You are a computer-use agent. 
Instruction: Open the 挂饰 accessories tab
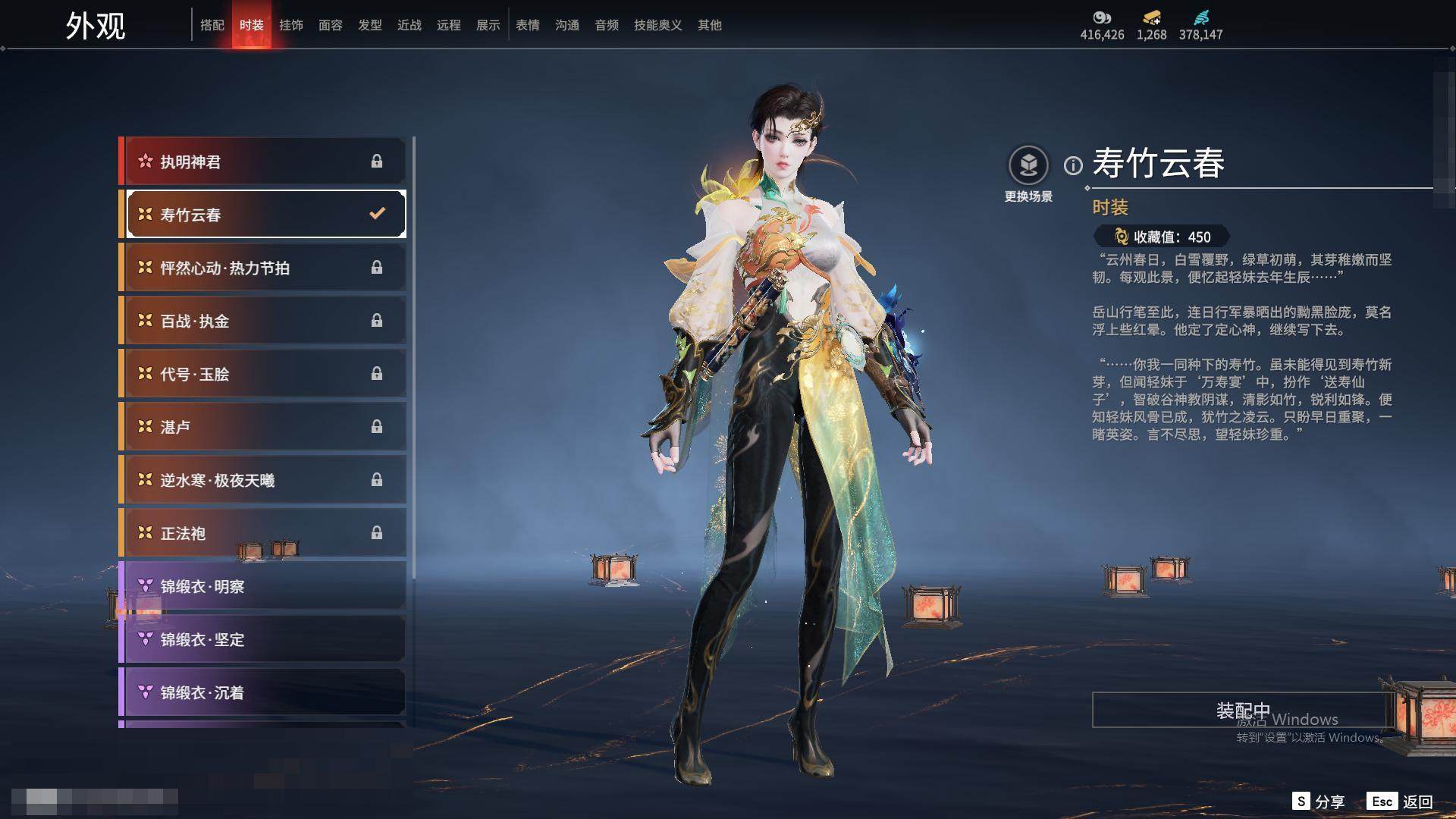(290, 25)
